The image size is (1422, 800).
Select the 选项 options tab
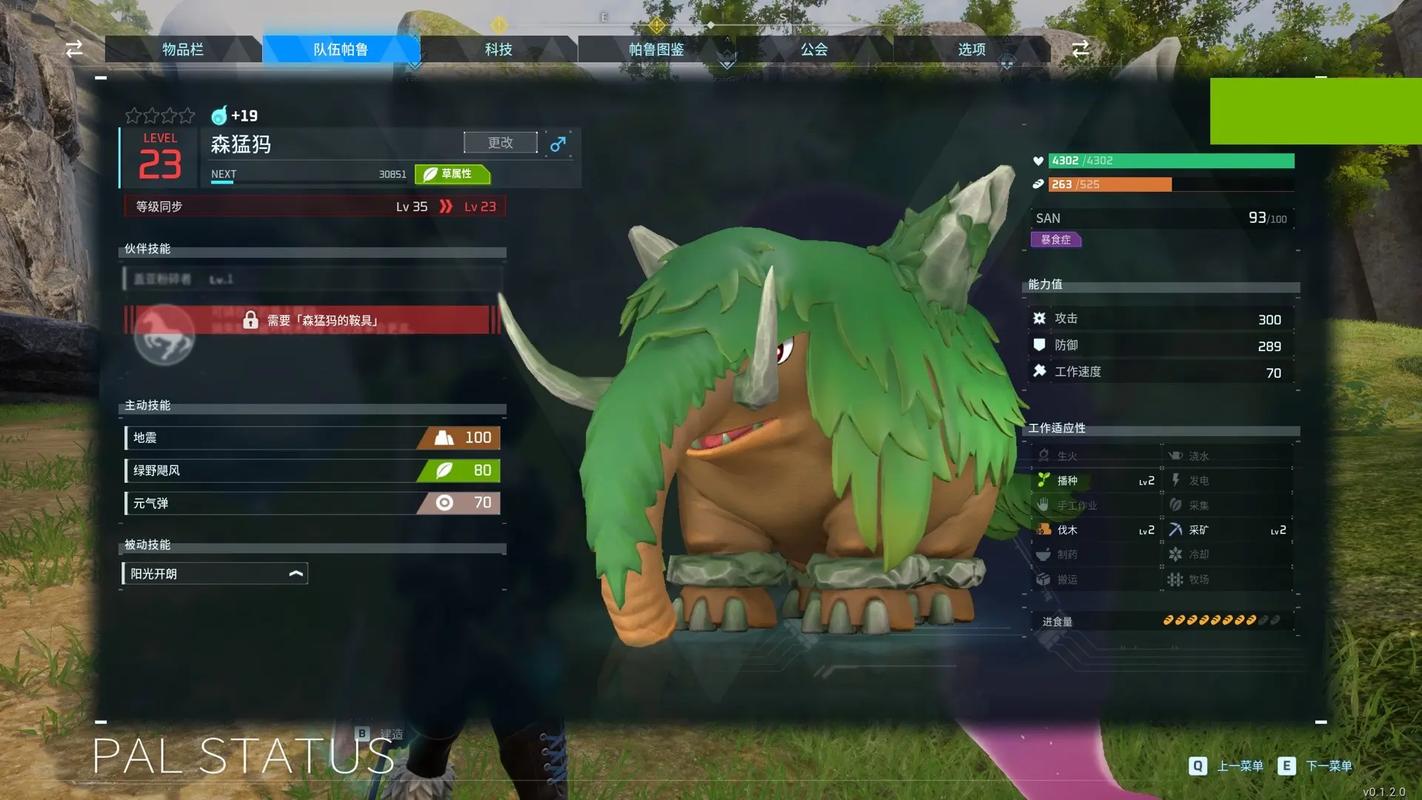pyautogui.click(x=971, y=49)
